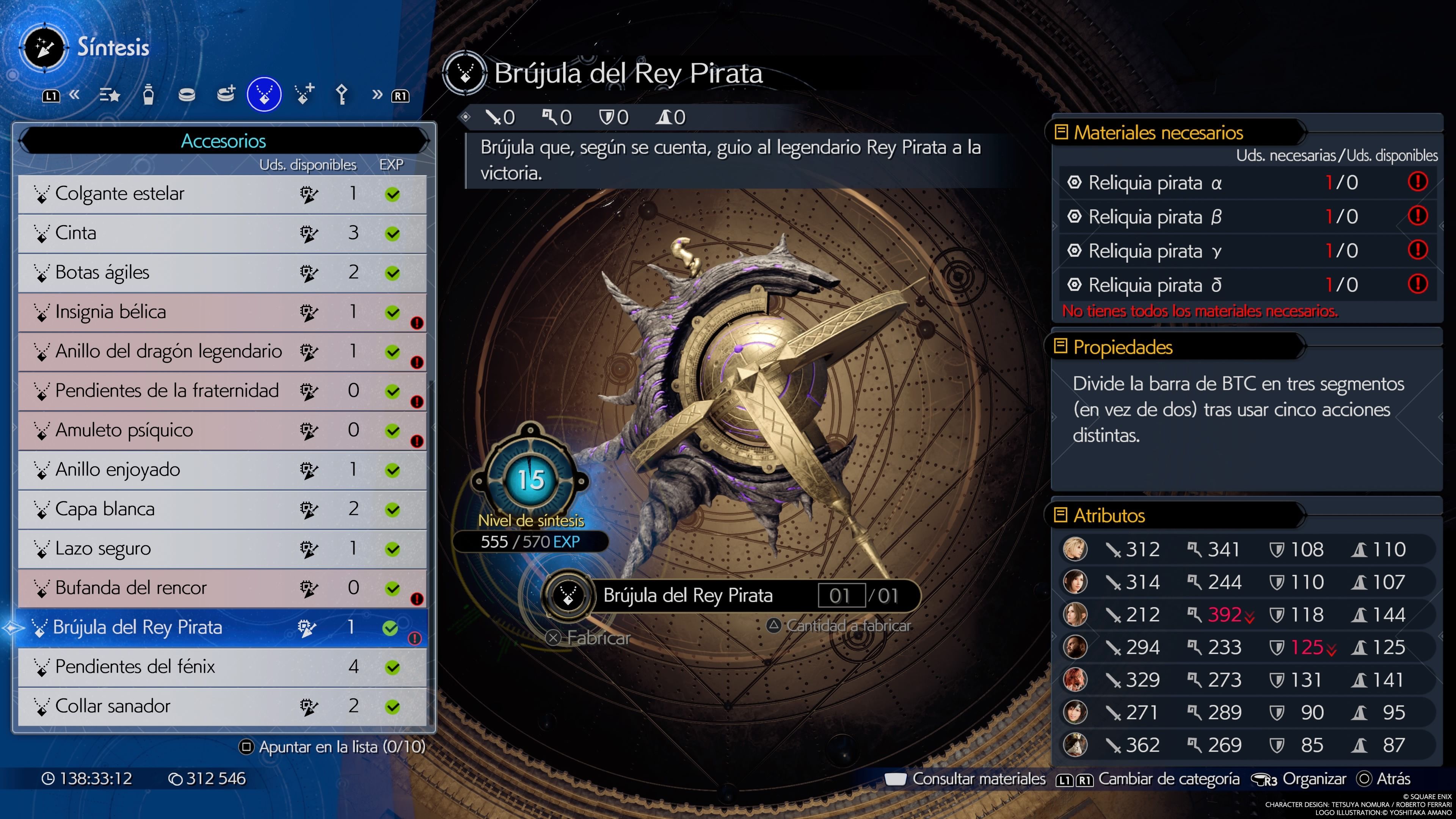Switch to the necklace-with-plus category tab
The image size is (1456, 819).
click(x=304, y=94)
